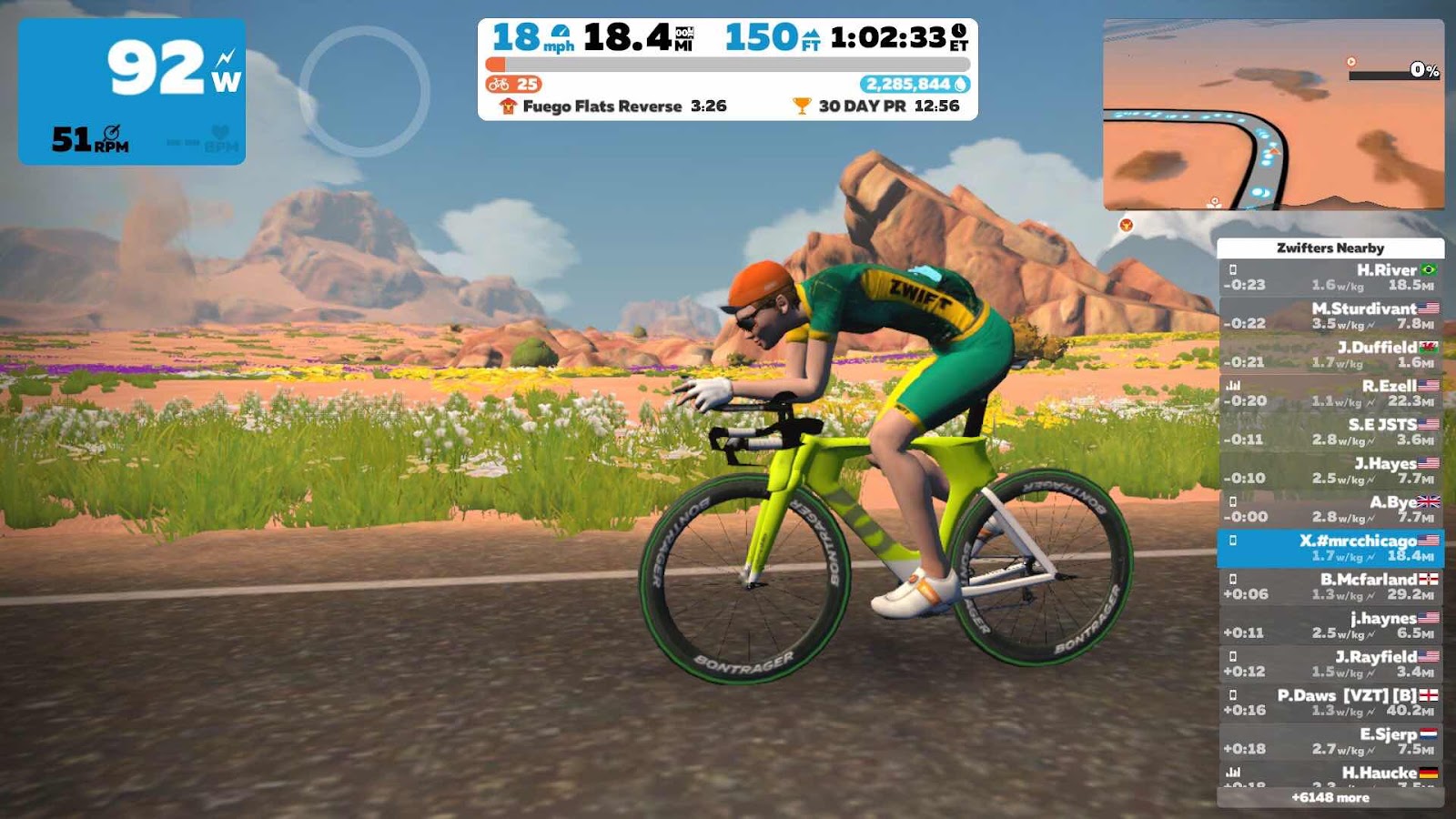
Task: Click the Fuego Flats Reverse segment label
Action: pyautogui.click(x=602, y=106)
